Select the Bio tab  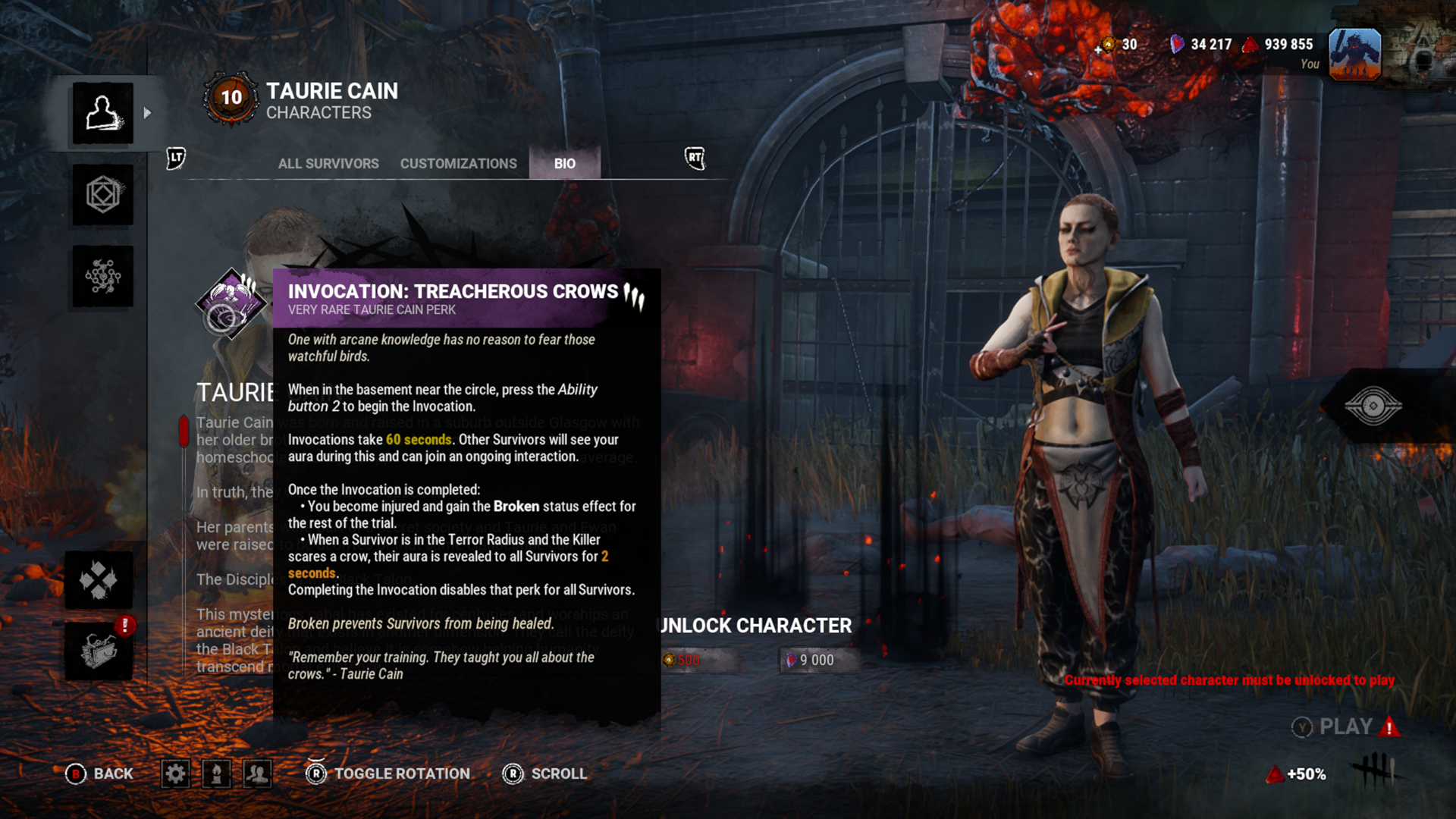564,164
